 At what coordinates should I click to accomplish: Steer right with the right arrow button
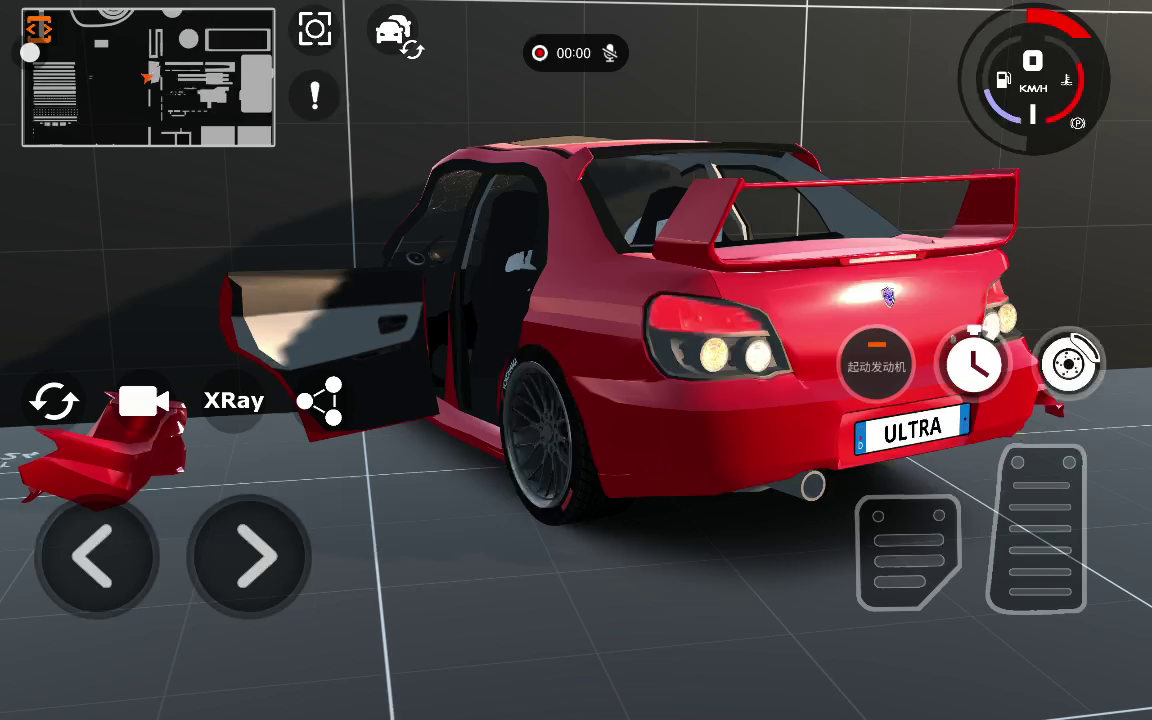250,556
